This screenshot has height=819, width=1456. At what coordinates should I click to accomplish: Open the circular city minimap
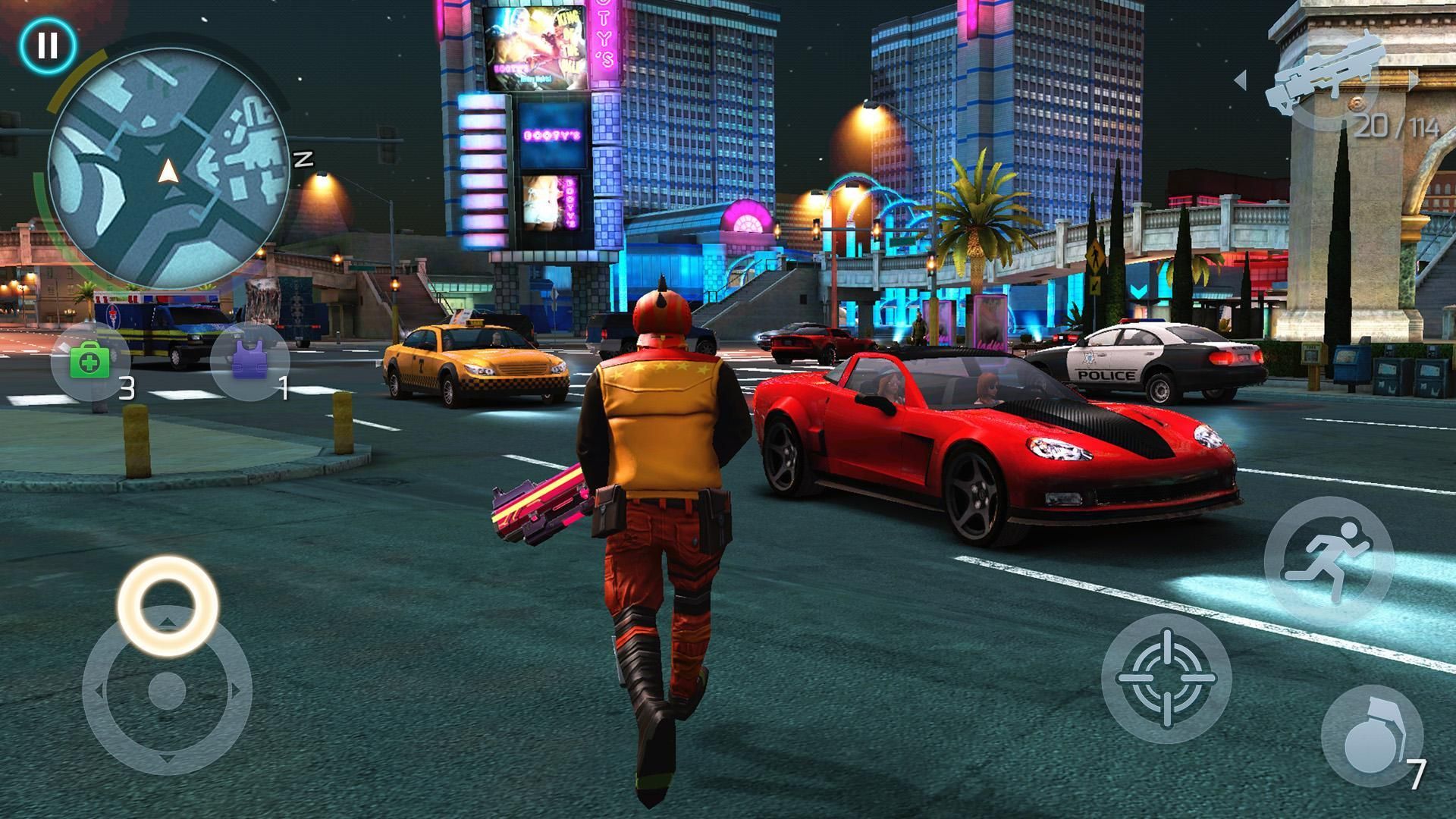click(168, 174)
